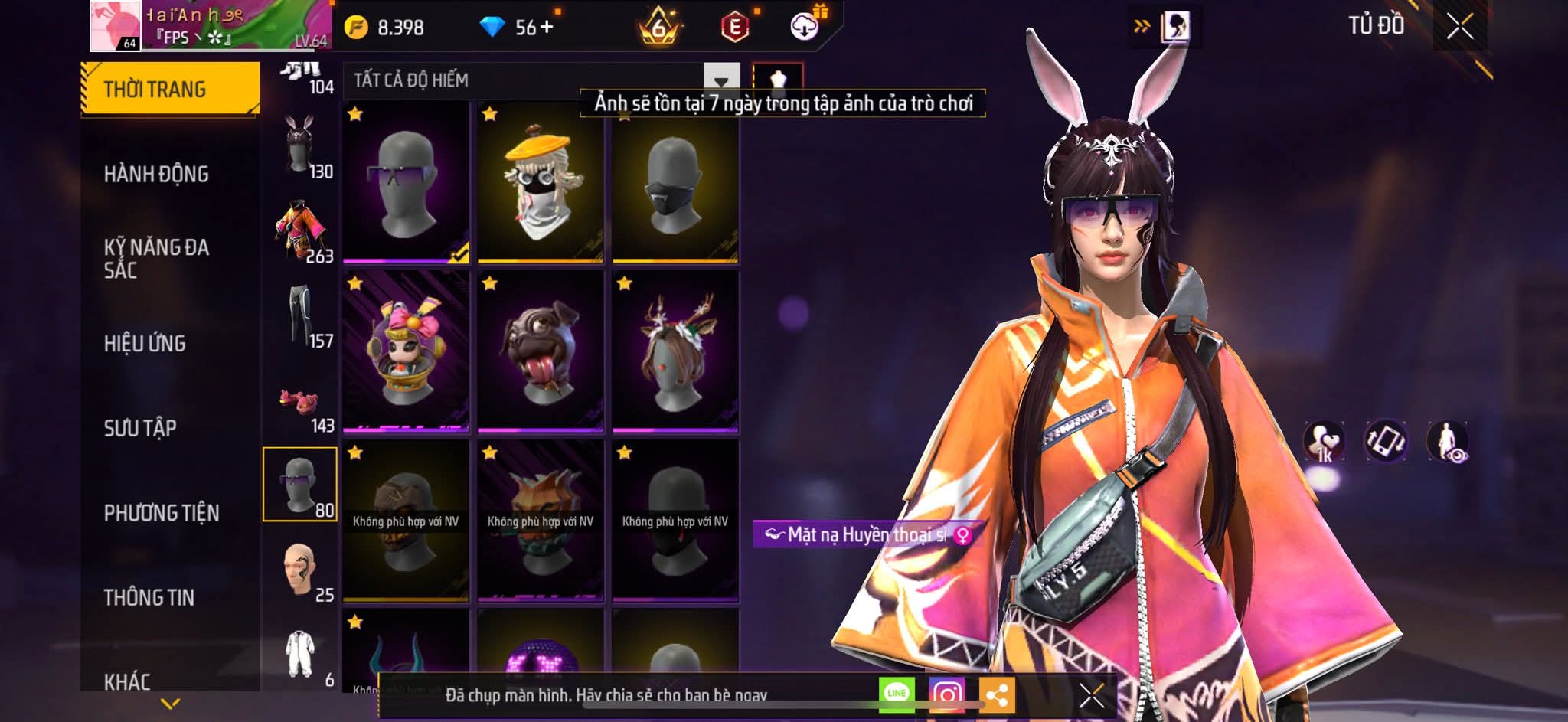Choose the yellow beret blonde hair mask
Image resolution: width=1568 pixels, height=722 pixels.
(x=541, y=182)
